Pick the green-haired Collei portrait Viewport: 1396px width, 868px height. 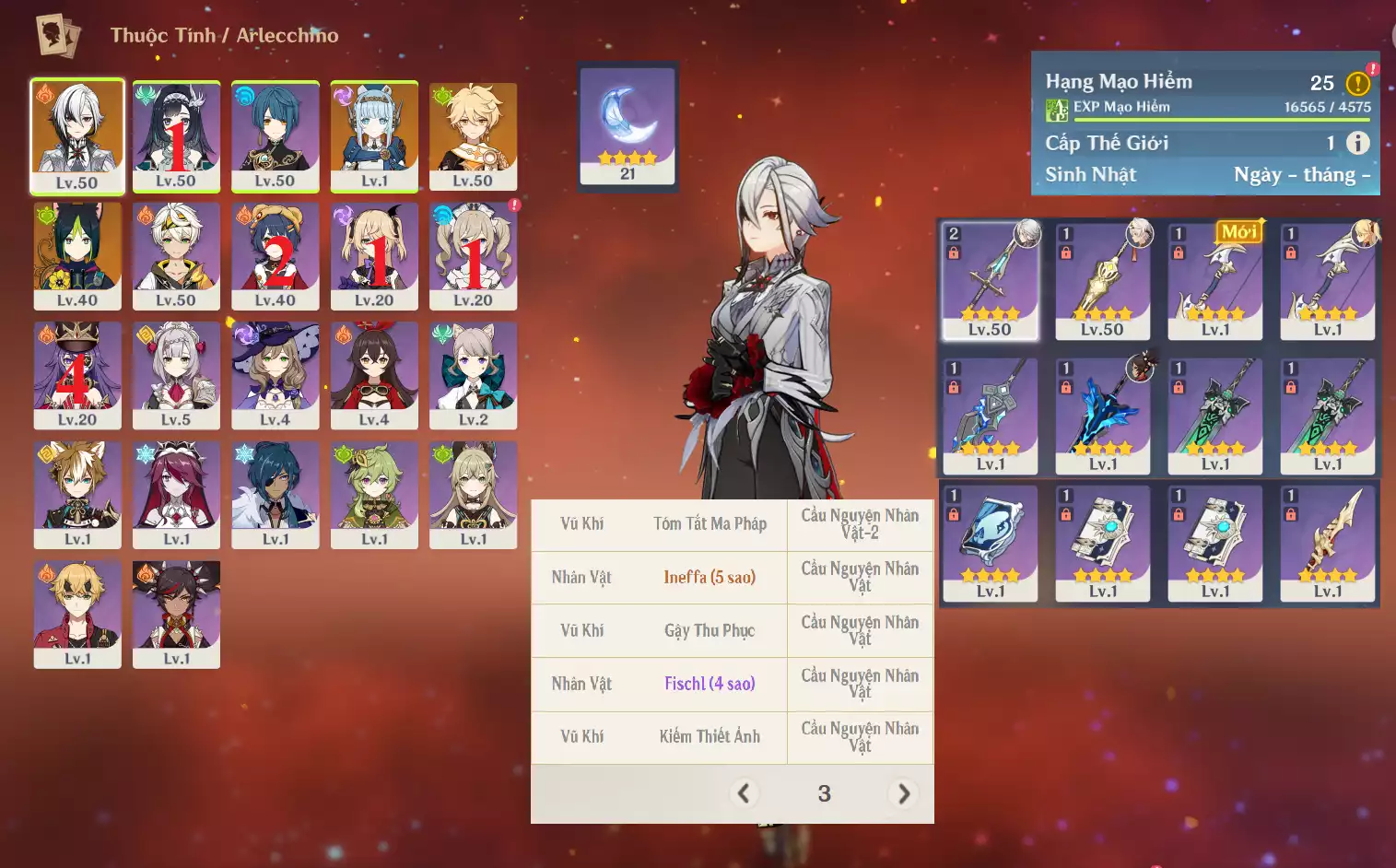[373, 495]
